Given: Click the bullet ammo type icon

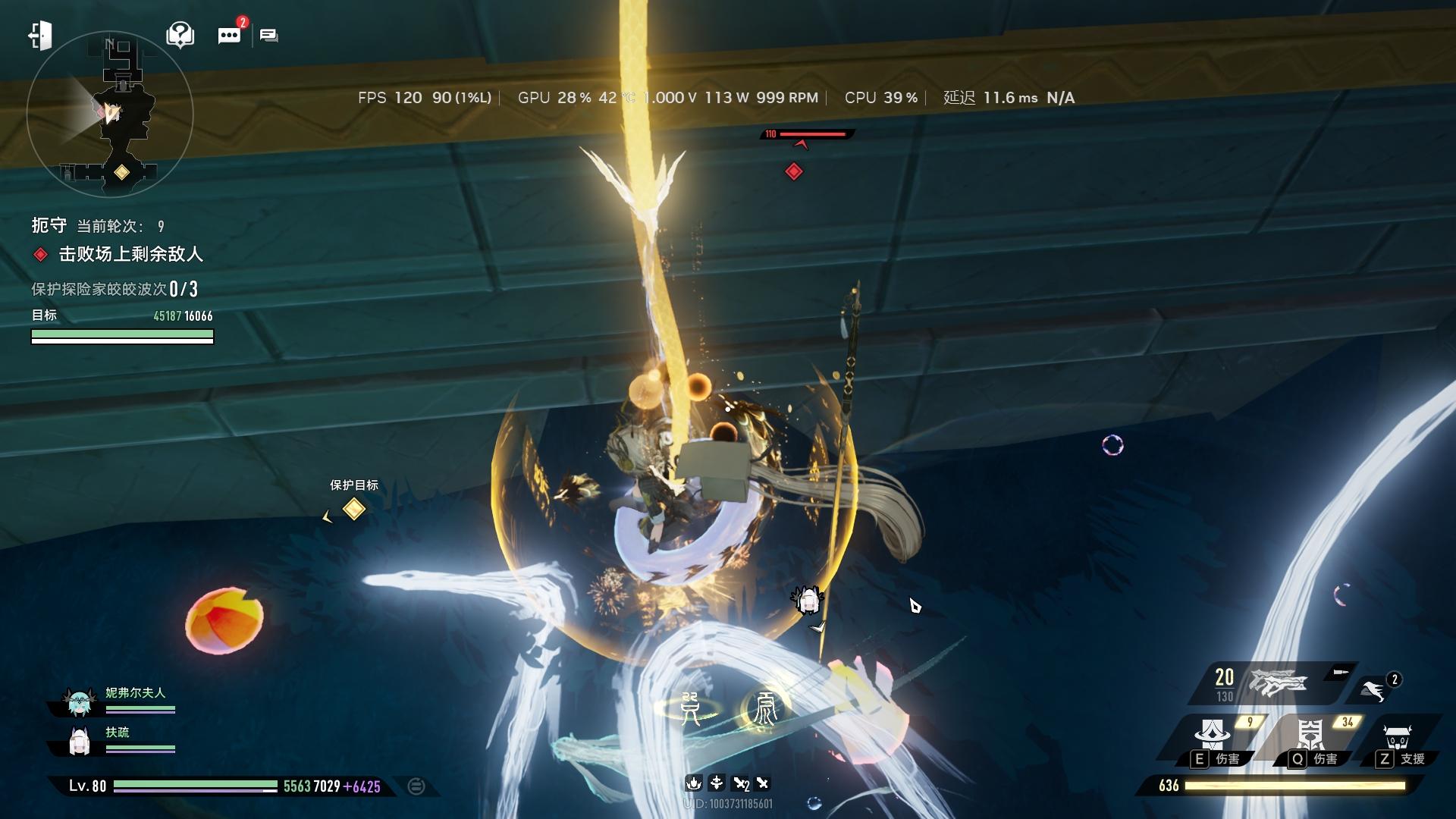Looking at the screenshot, I should click(1340, 672).
